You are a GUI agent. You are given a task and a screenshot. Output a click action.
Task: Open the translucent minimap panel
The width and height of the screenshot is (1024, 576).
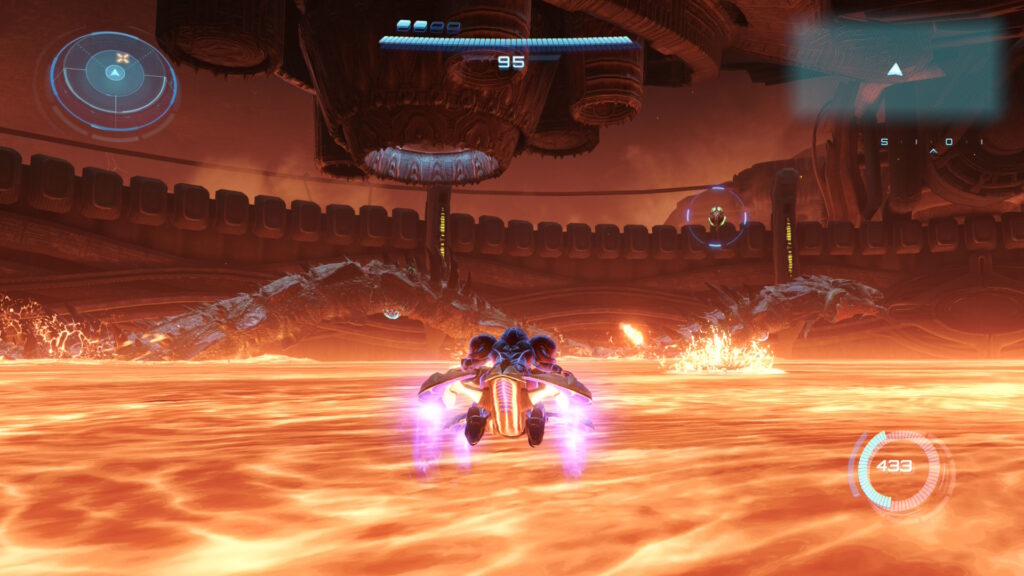896,67
